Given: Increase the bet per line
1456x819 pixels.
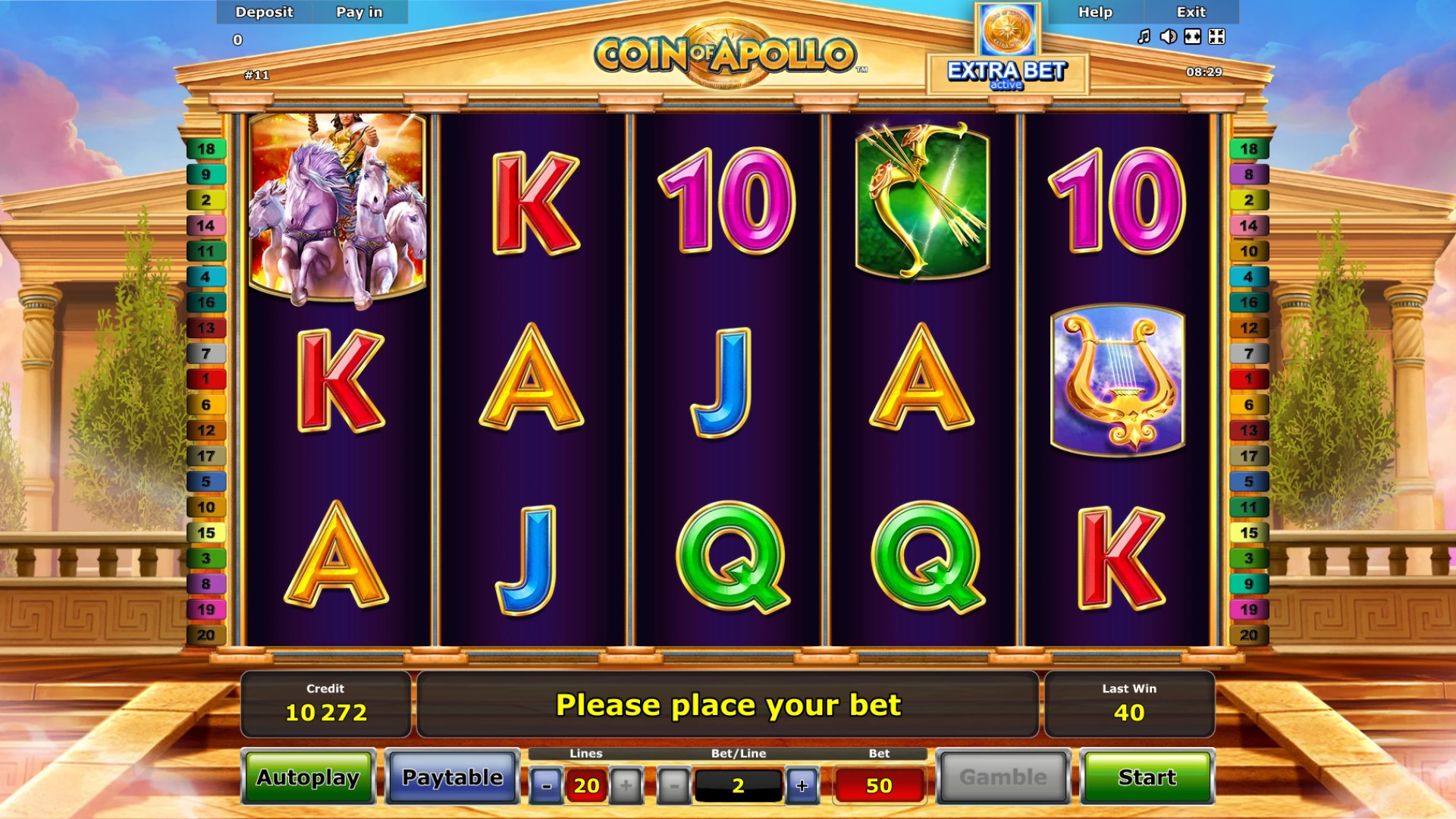Looking at the screenshot, I should point(802,786).
